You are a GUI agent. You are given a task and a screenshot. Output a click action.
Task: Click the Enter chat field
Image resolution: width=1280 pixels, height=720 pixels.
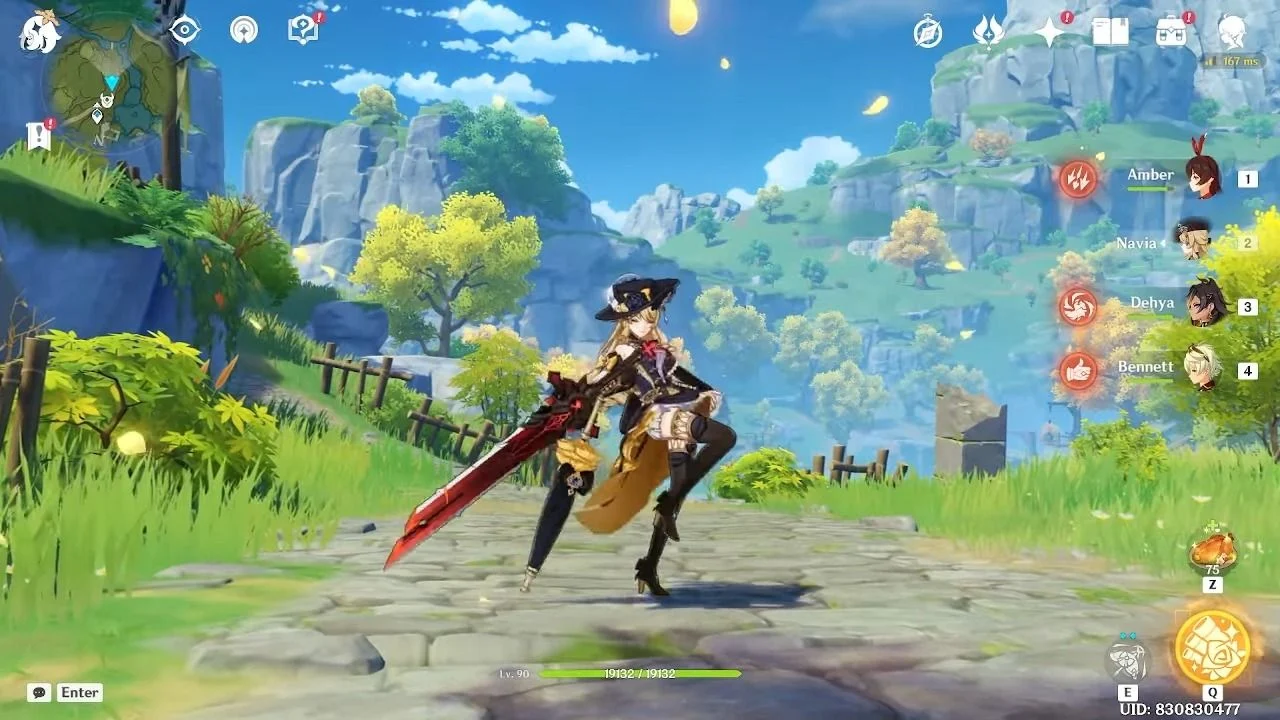tap(80, 692)
